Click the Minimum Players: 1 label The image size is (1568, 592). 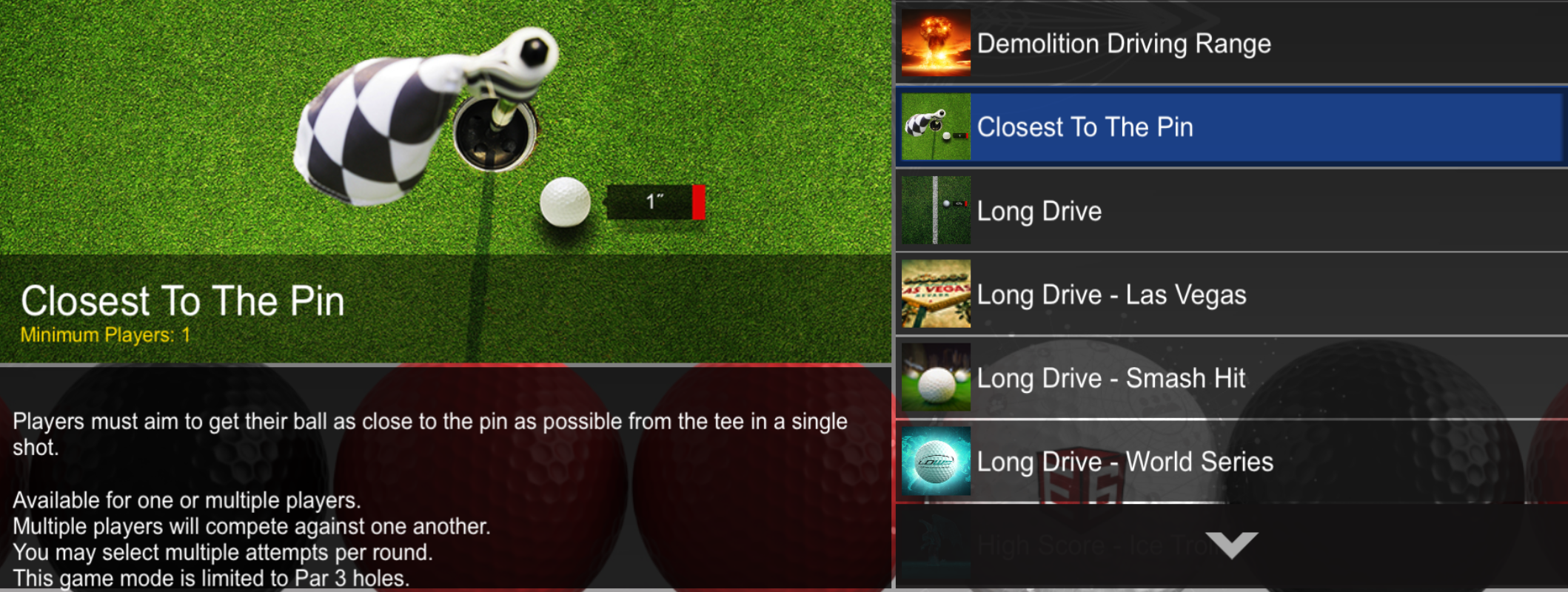(x=106, y=334)
